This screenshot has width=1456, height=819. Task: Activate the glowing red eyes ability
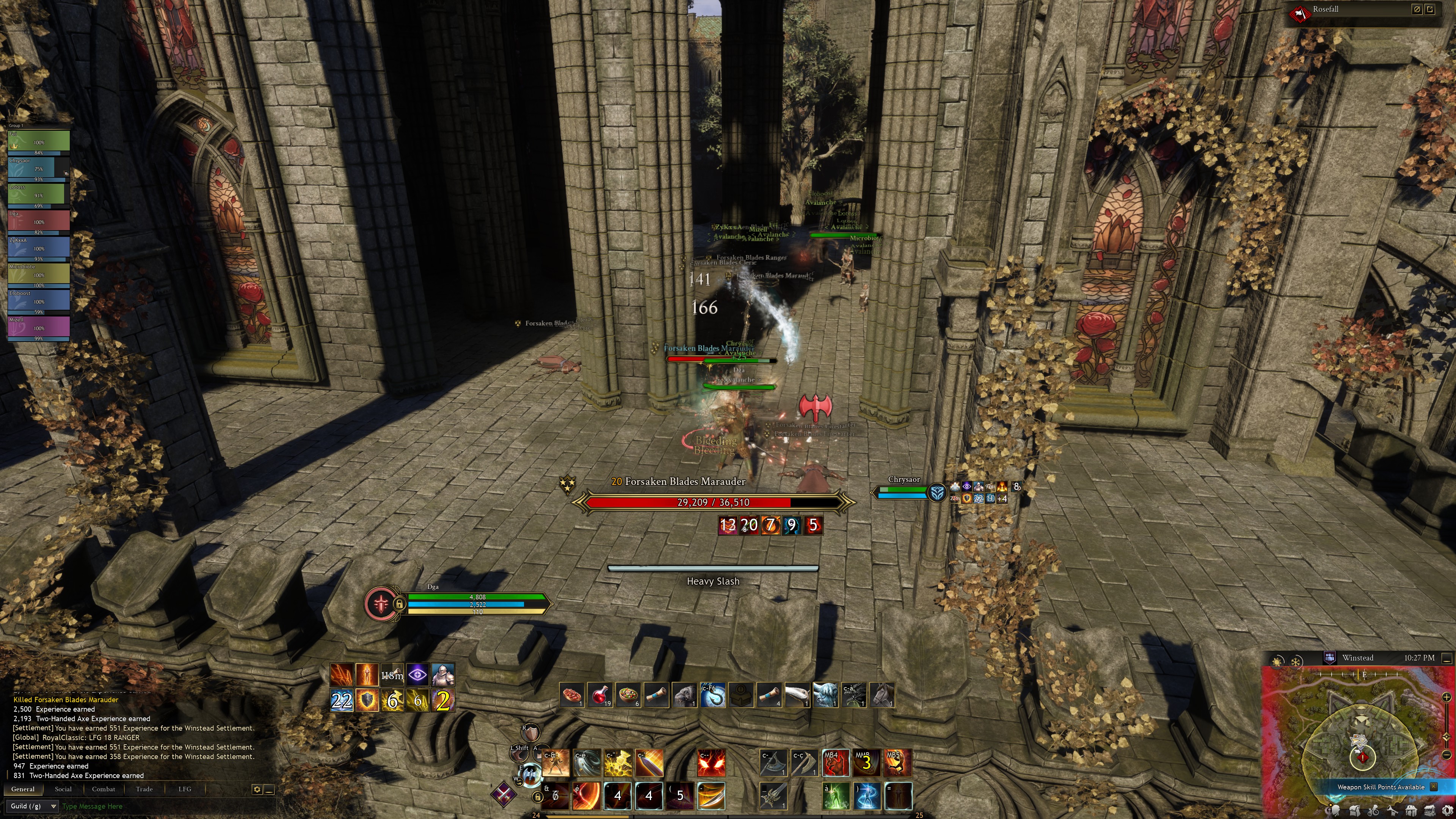[711, 763]
